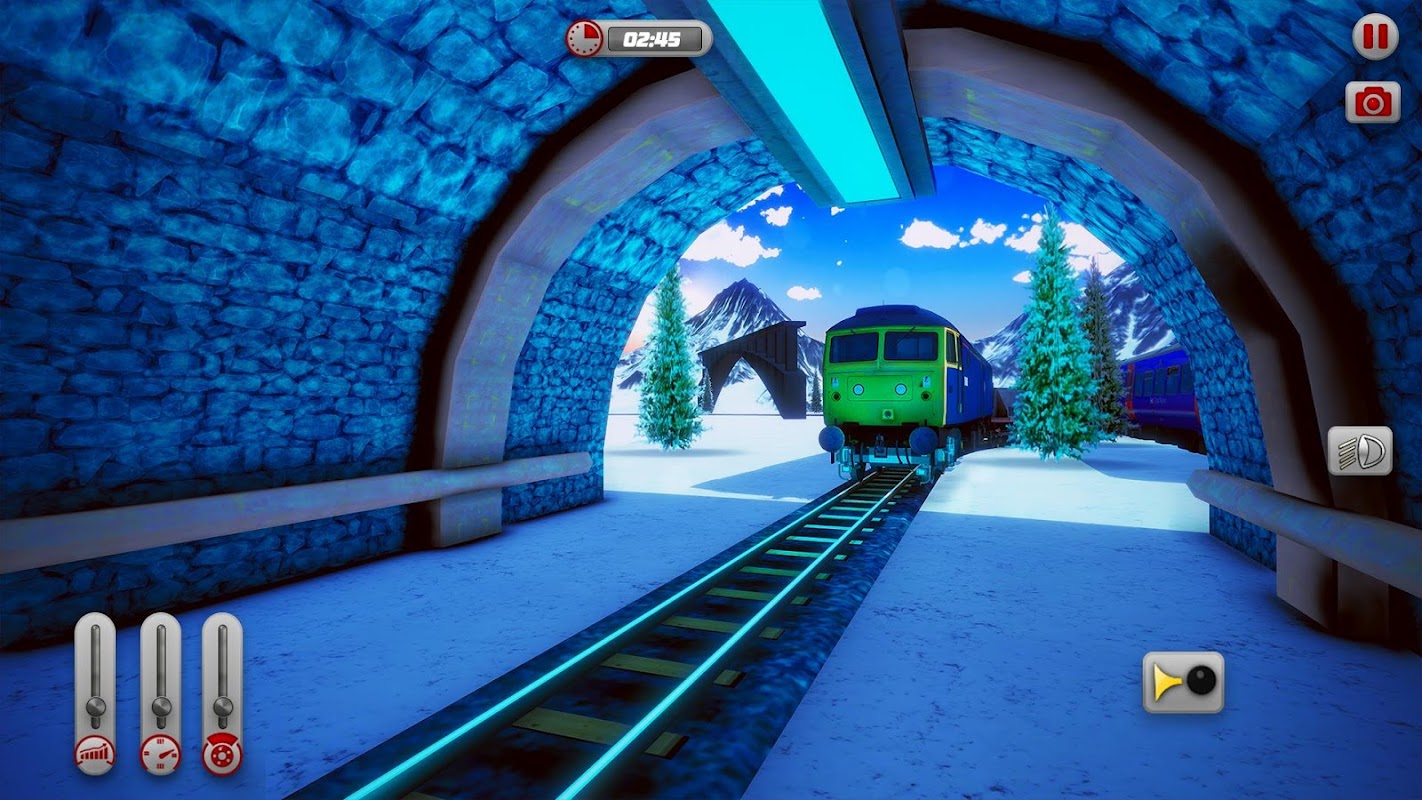Image resolution: width=1422 pixels, height=800 pixels.
Task: Toggle the train headlights
Action: click(x=1359, y=451)
